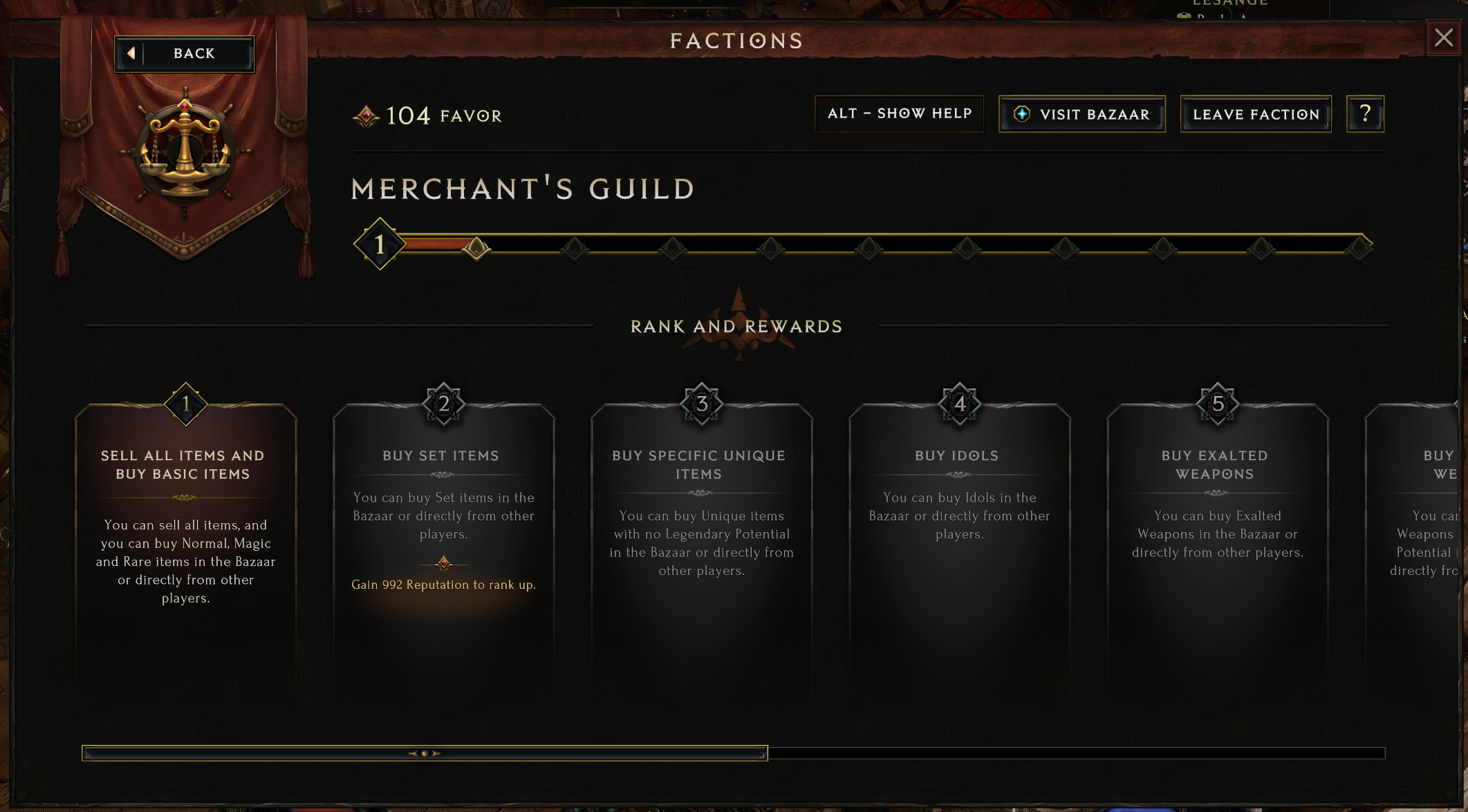
Task: Close the Factions window
Action: tap(1443, 38)
